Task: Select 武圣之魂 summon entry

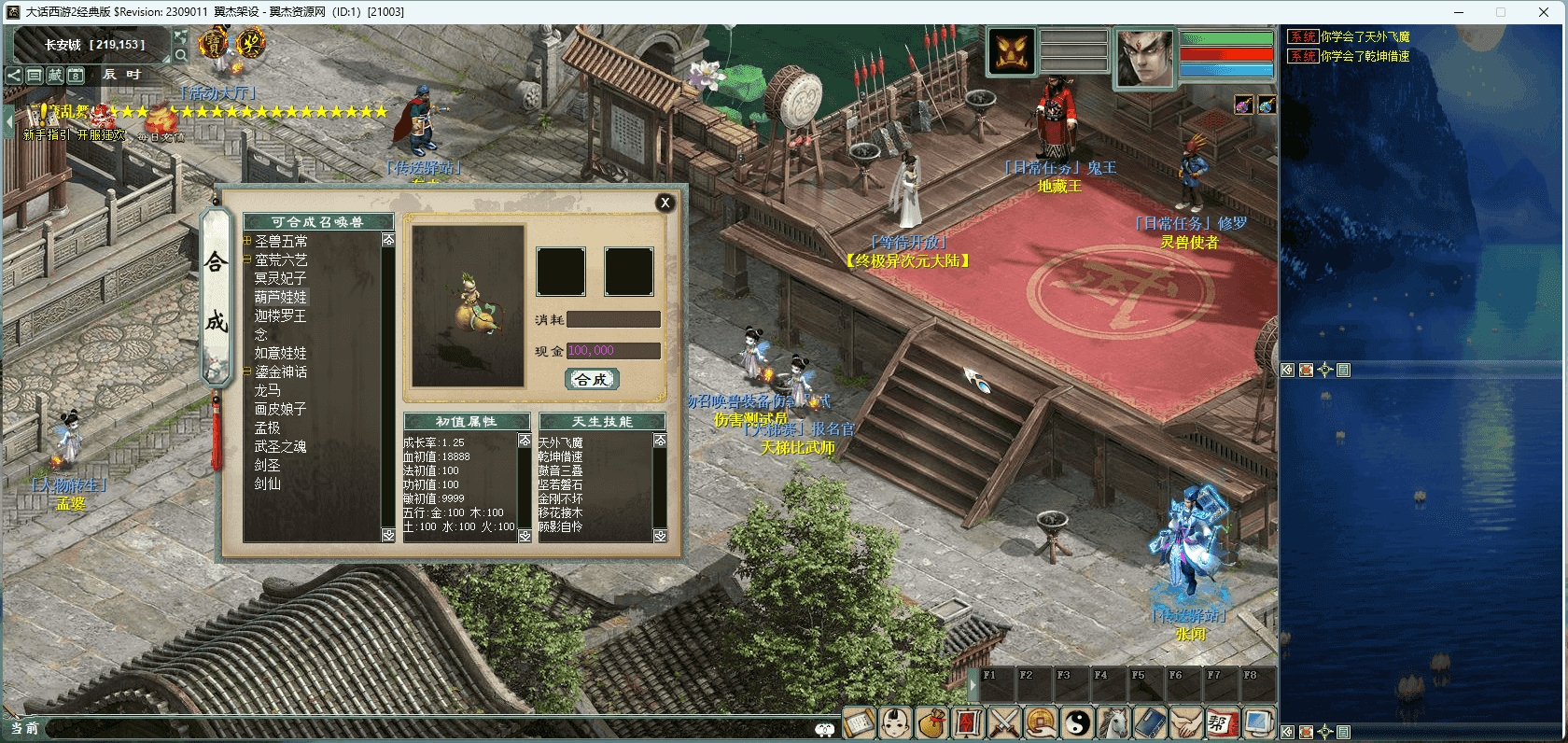Action: [280, 446]
